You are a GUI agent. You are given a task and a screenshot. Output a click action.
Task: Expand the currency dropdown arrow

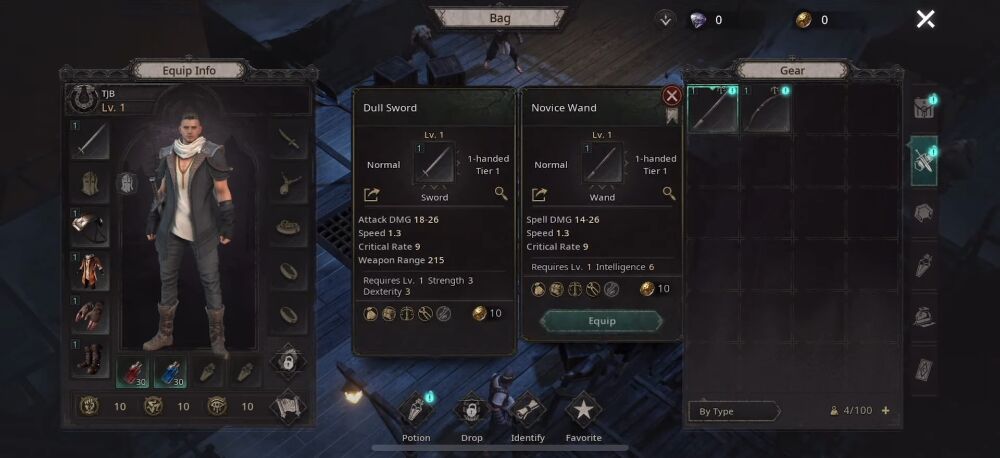[x=666, y=19]
